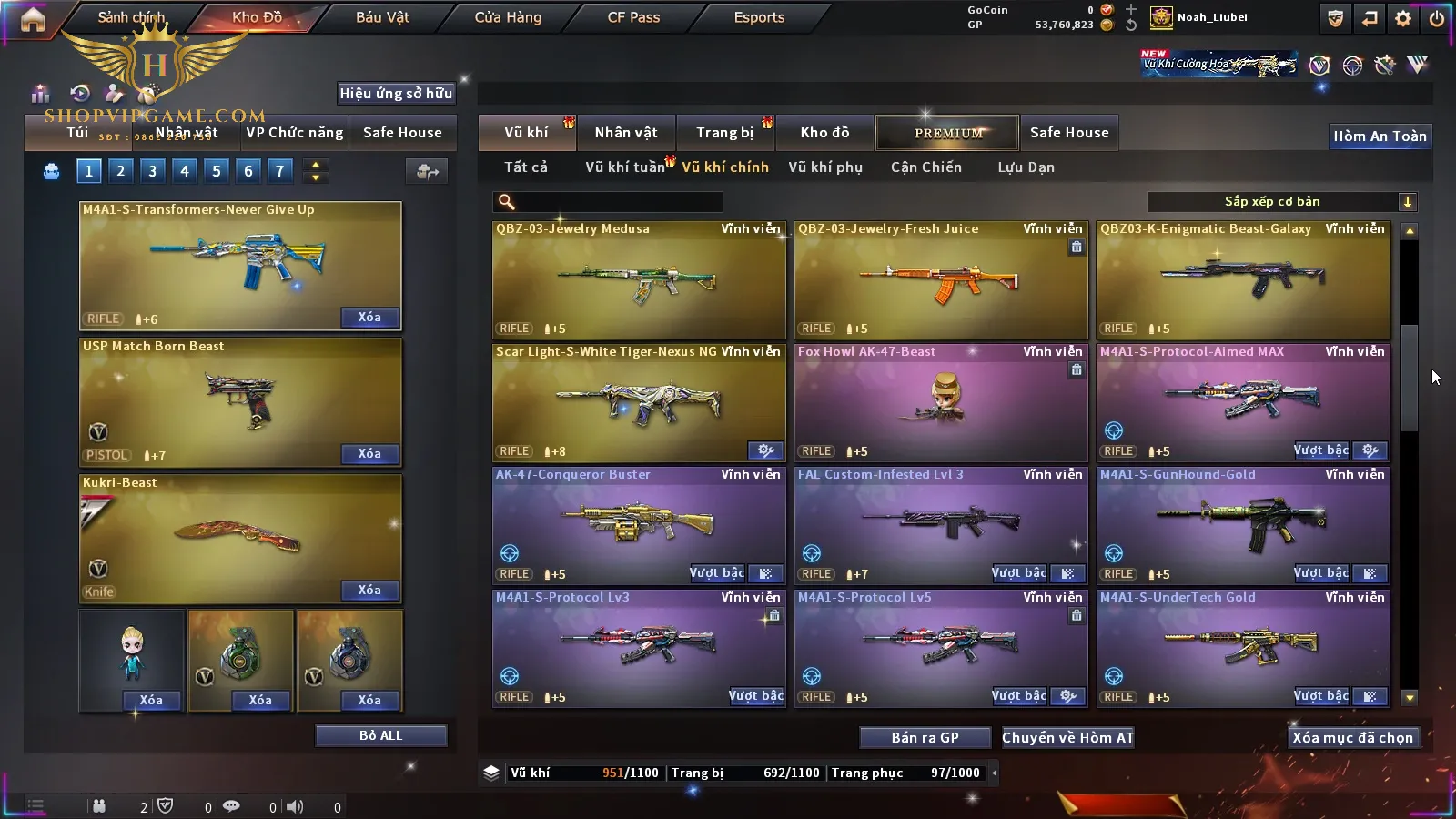This screenshot has width=1456, height=819.
Task: Open the PREMIUM tab
Action: [x=948, y=133]
